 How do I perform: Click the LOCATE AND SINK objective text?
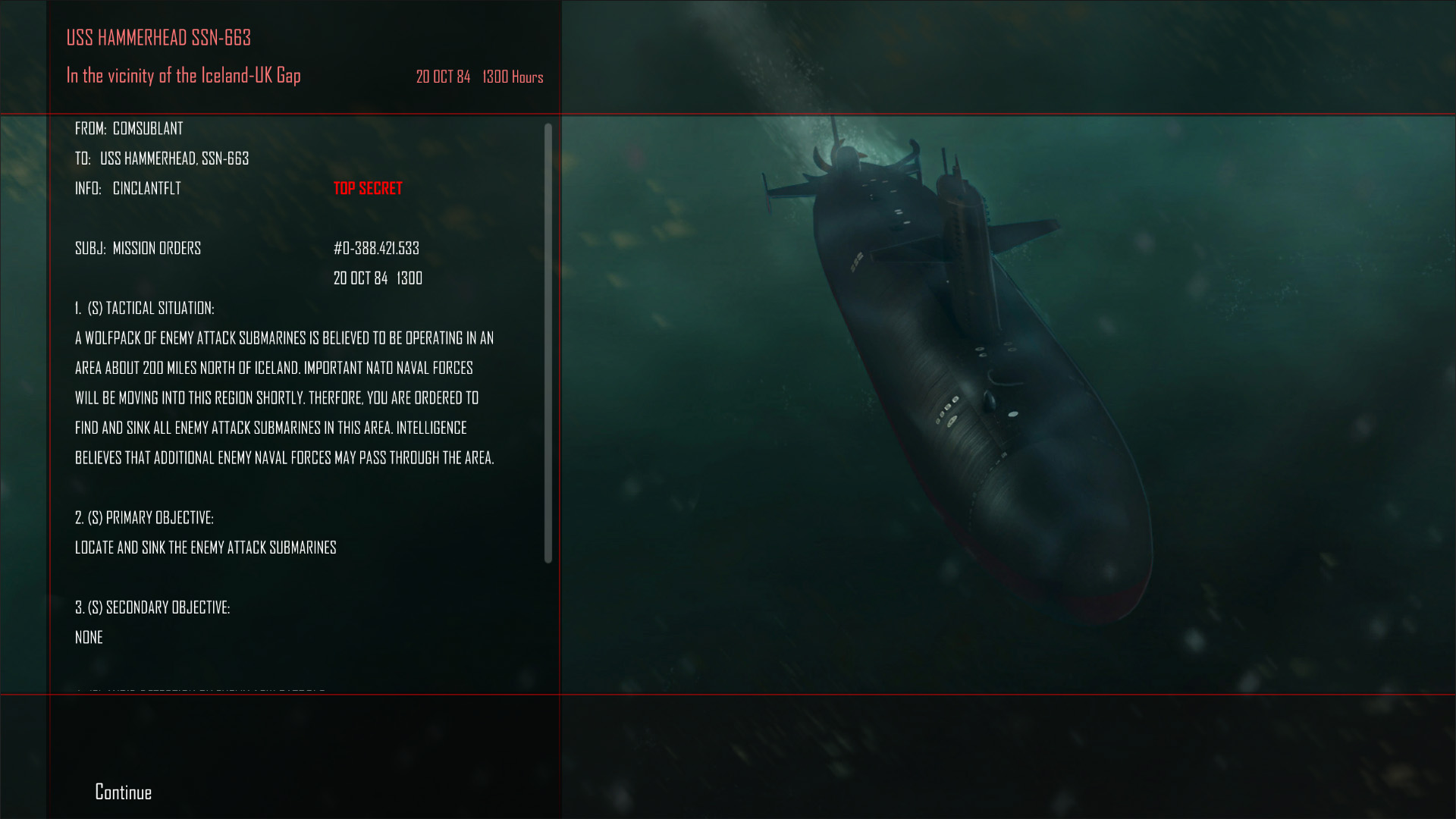coord(206,548)
